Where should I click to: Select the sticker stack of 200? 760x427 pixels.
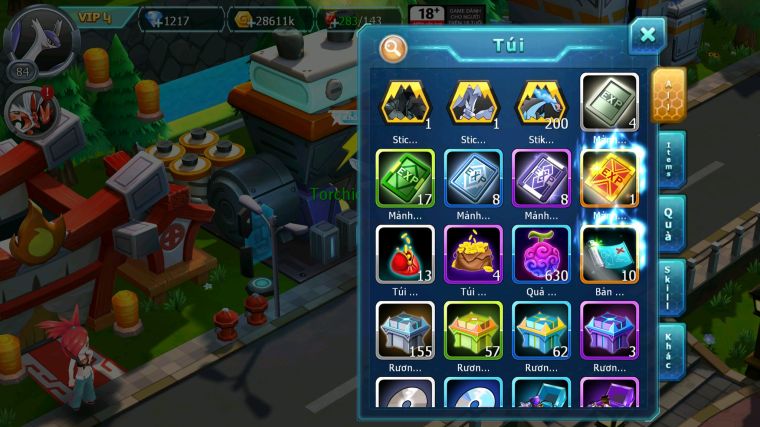[x=541, y=102]
